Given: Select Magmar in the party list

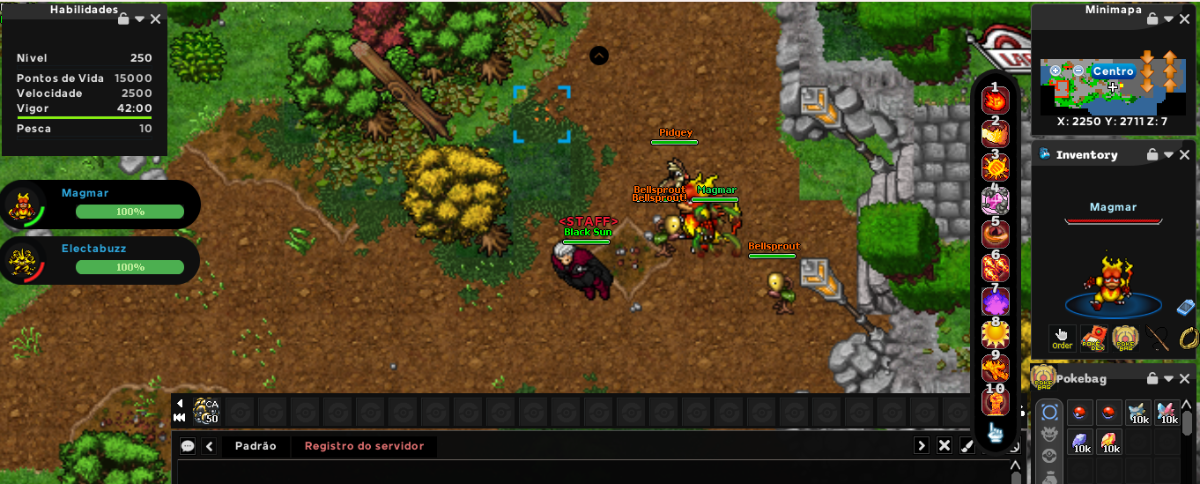Looking at the screenshot, I should coord(100,204).
